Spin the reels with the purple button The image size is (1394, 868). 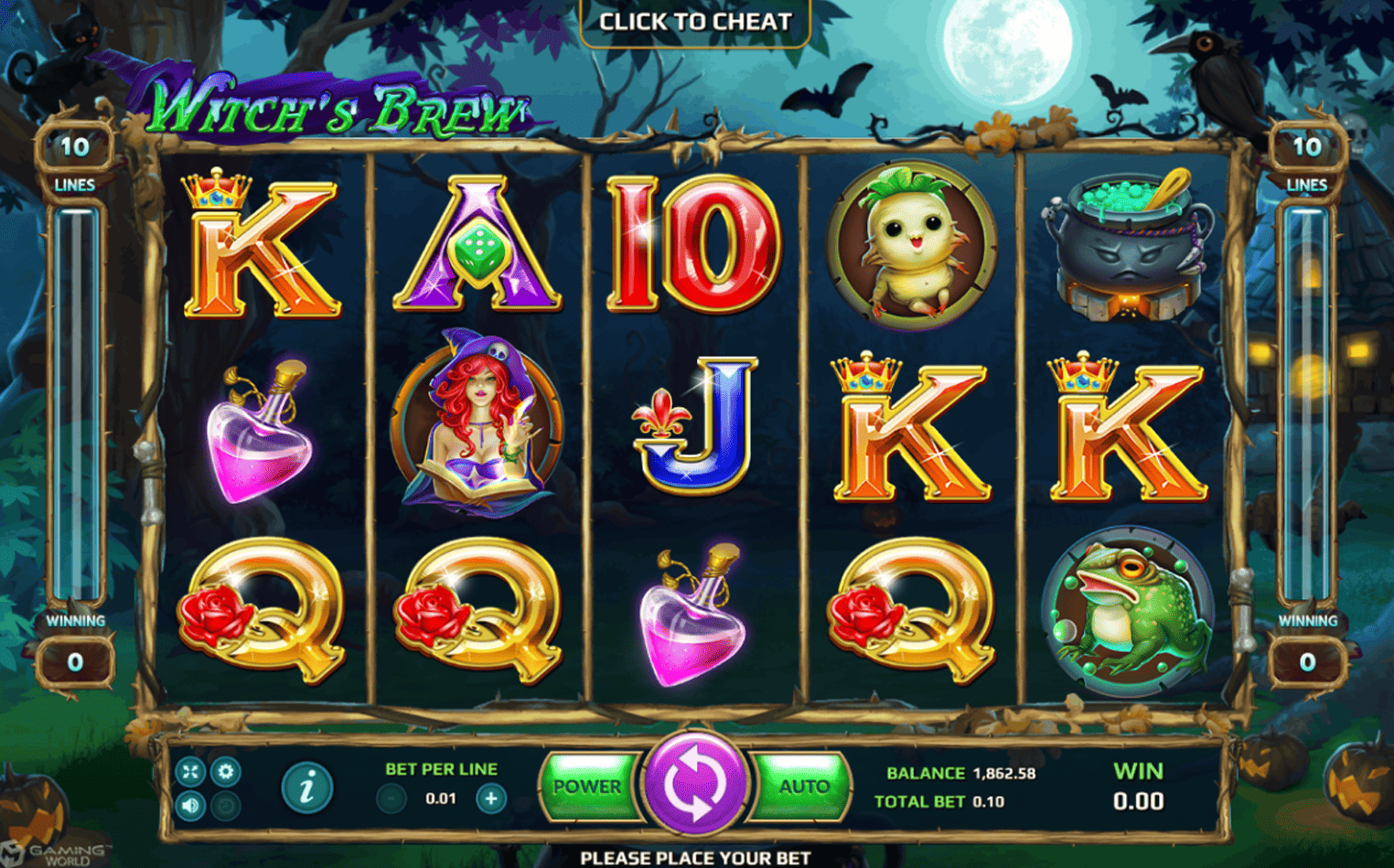point(694,785)
